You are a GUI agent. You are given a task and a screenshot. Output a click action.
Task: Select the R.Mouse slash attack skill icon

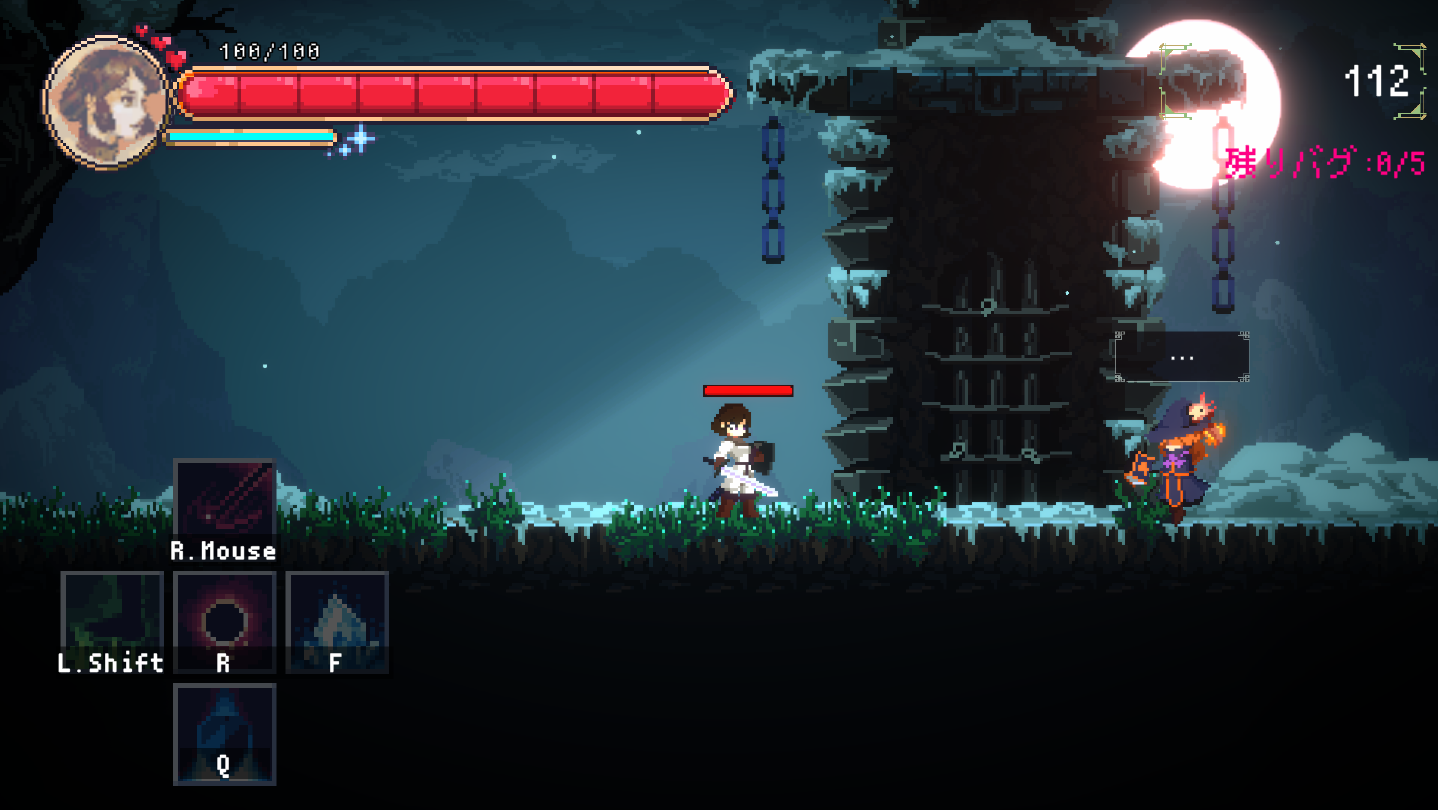(223, 497)
